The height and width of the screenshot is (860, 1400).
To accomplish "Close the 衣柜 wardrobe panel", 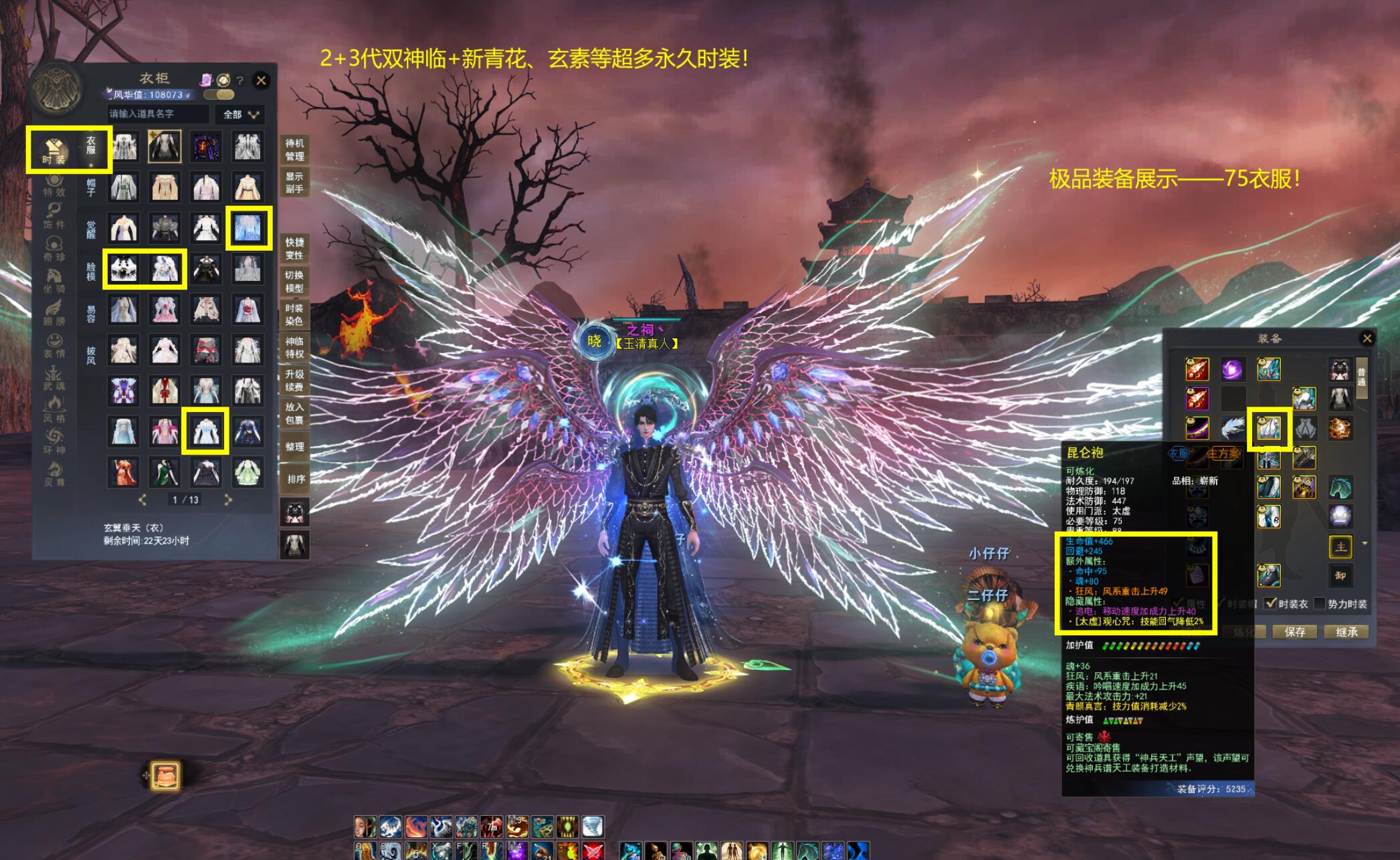I will pos(261,80).
